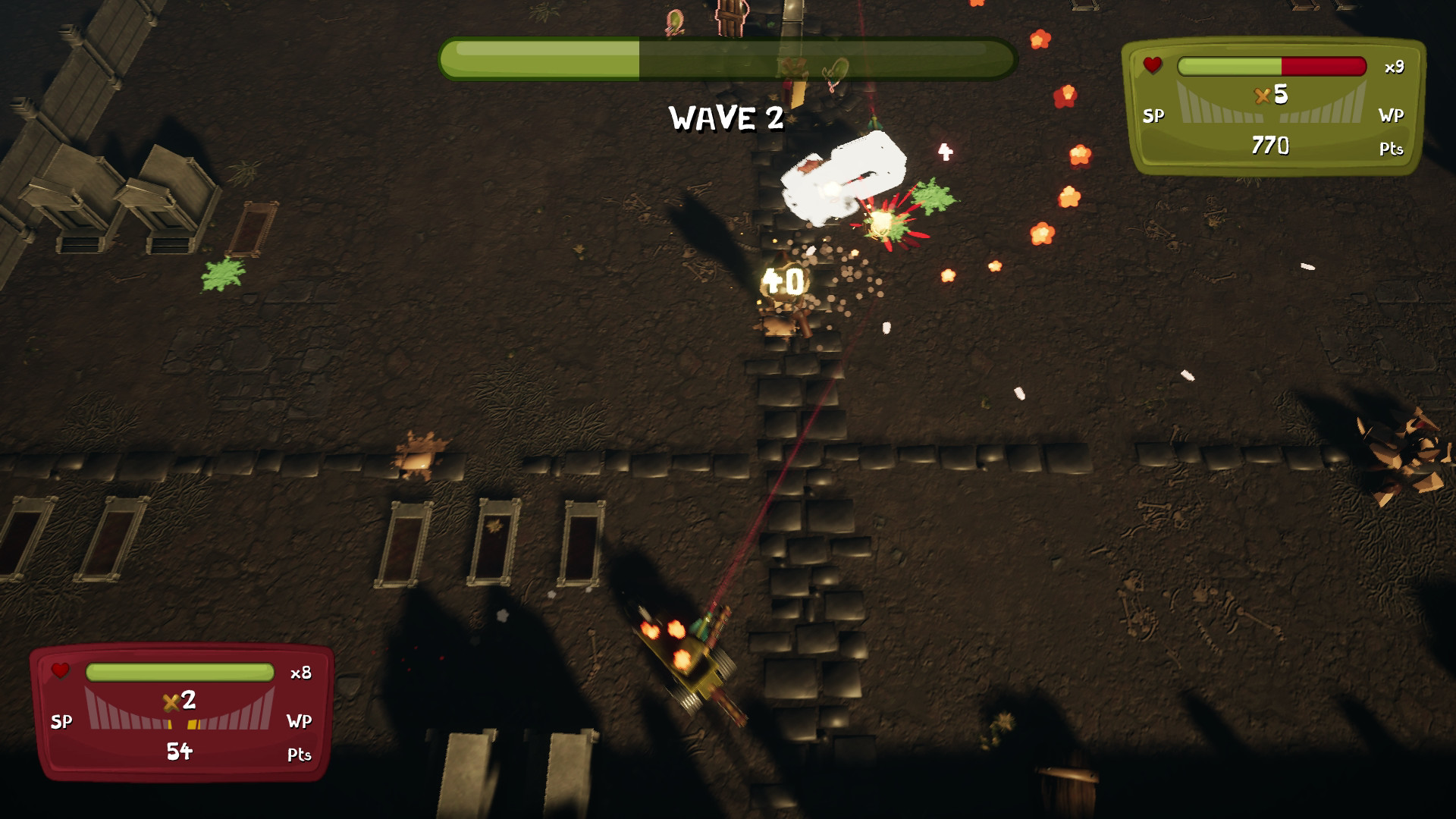This screenshot has height=819, width=1456.
Task: Select the x5 multiplier icon in green HUD
Action: coord(1269,97)
